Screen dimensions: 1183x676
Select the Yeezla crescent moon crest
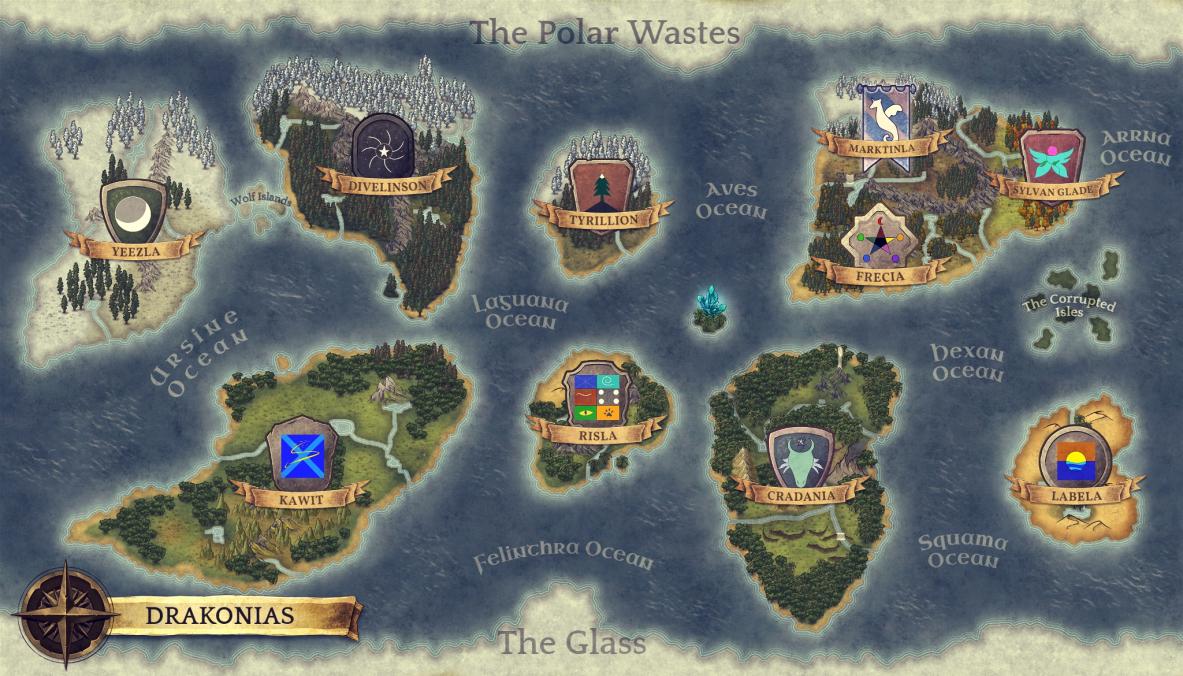(134, 212)
